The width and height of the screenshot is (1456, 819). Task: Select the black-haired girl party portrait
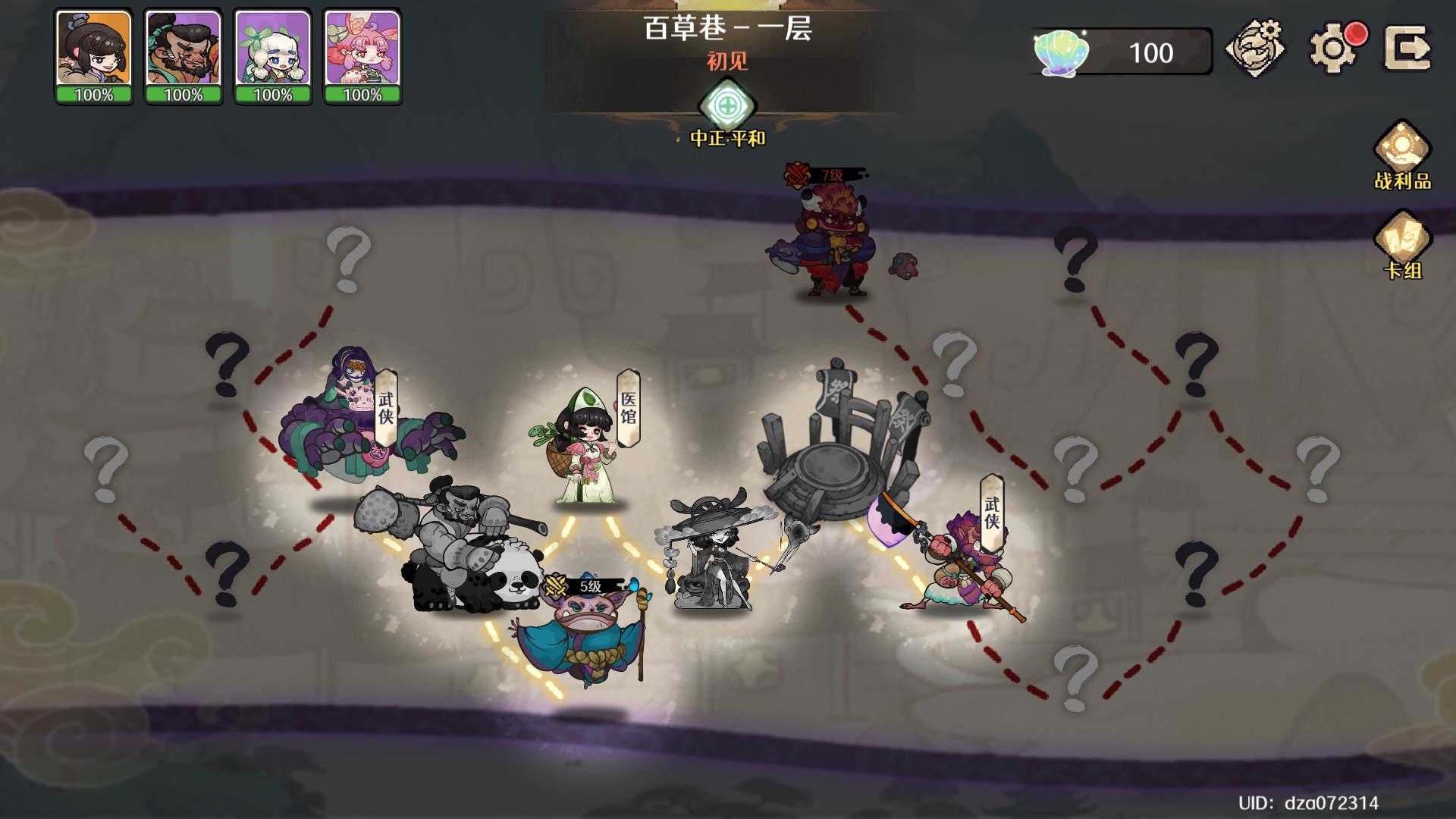pyautogui.click(x=94, y=55)
